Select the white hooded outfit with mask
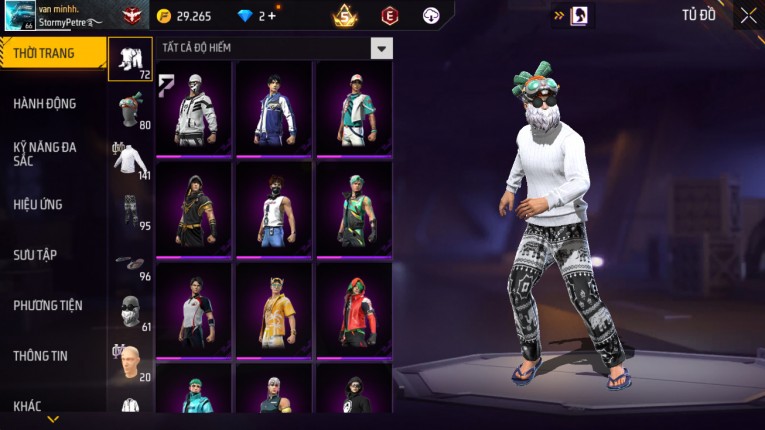 194,108
